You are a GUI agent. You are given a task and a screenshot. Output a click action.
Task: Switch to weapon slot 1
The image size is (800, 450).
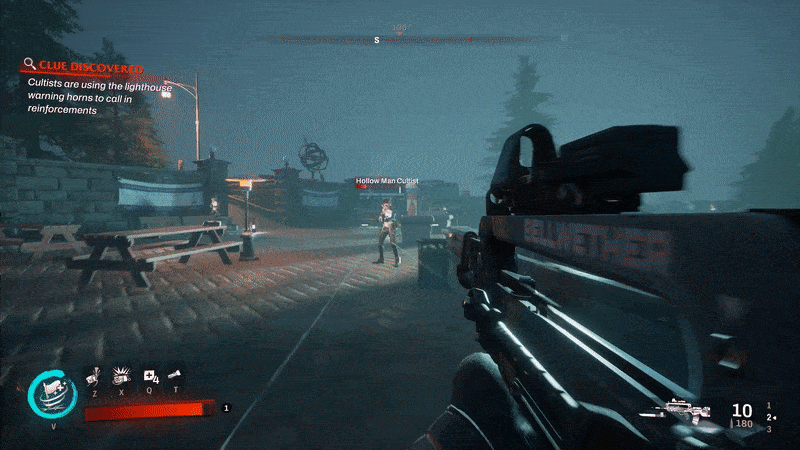point(768,406)
